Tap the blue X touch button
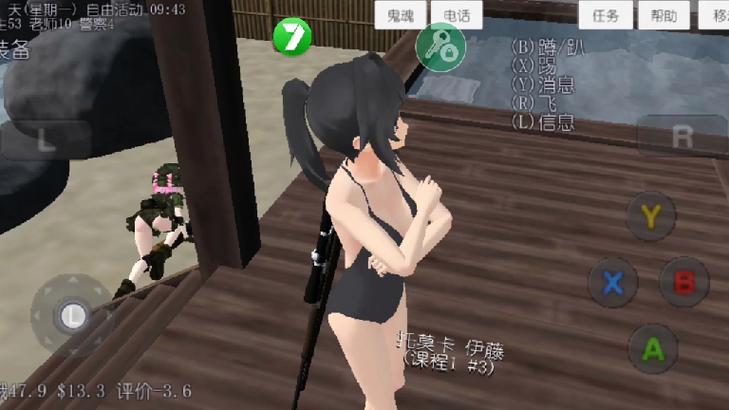Screen dimensions: 729x410 tap(612, 282)
